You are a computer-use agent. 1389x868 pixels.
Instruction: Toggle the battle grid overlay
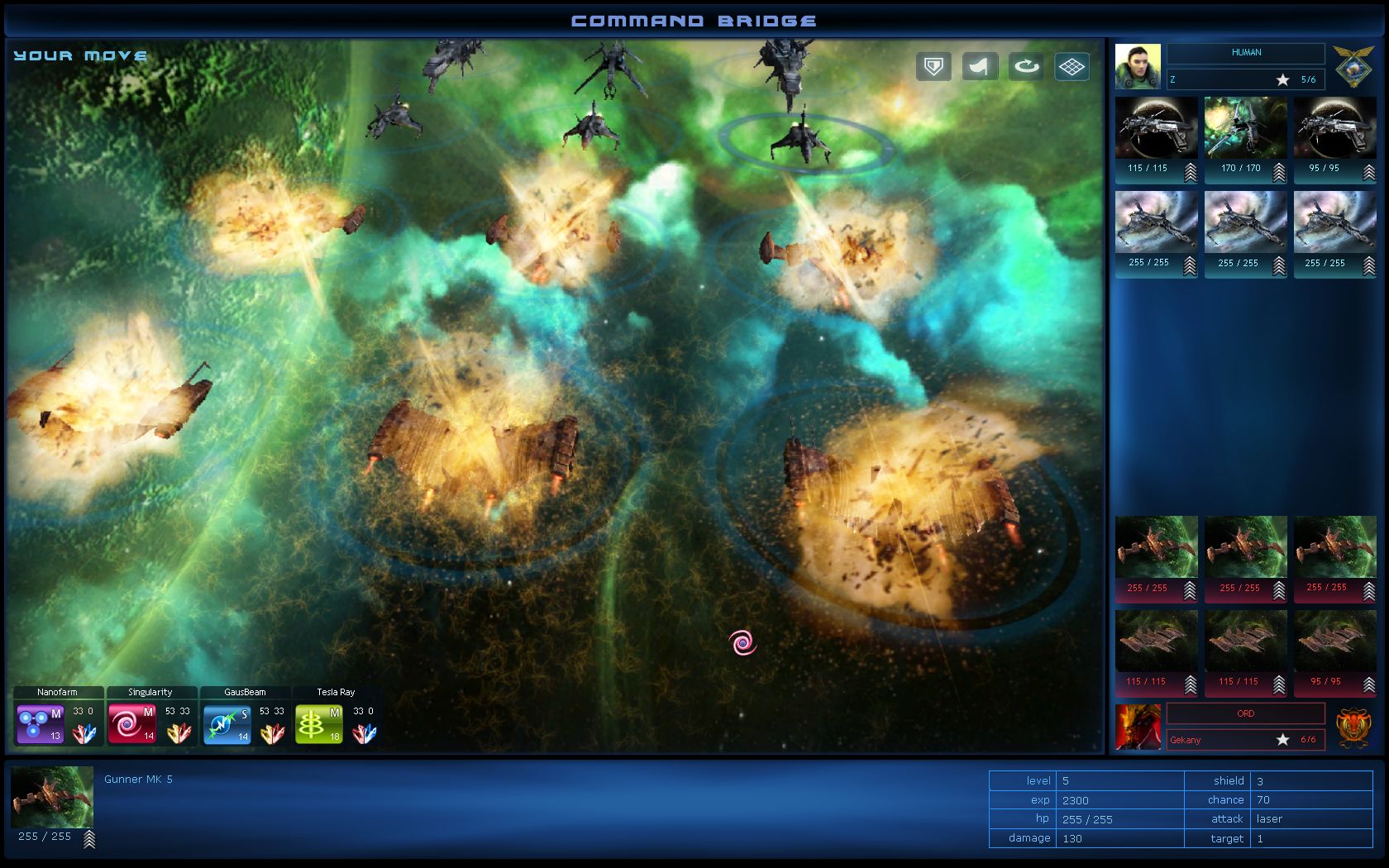click(1072, 66)
